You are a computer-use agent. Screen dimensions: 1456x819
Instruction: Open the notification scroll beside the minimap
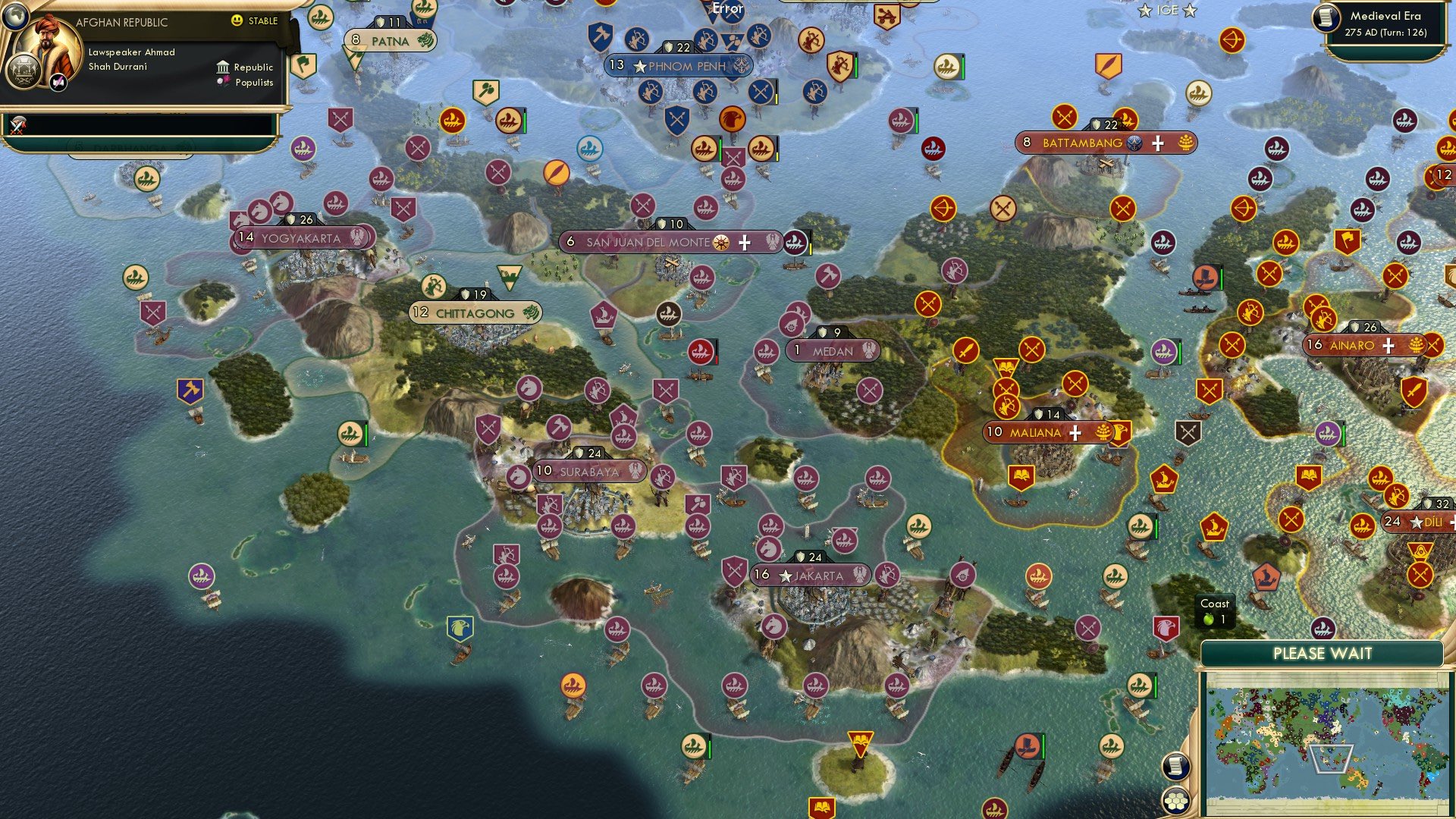tap(1176, 766)
